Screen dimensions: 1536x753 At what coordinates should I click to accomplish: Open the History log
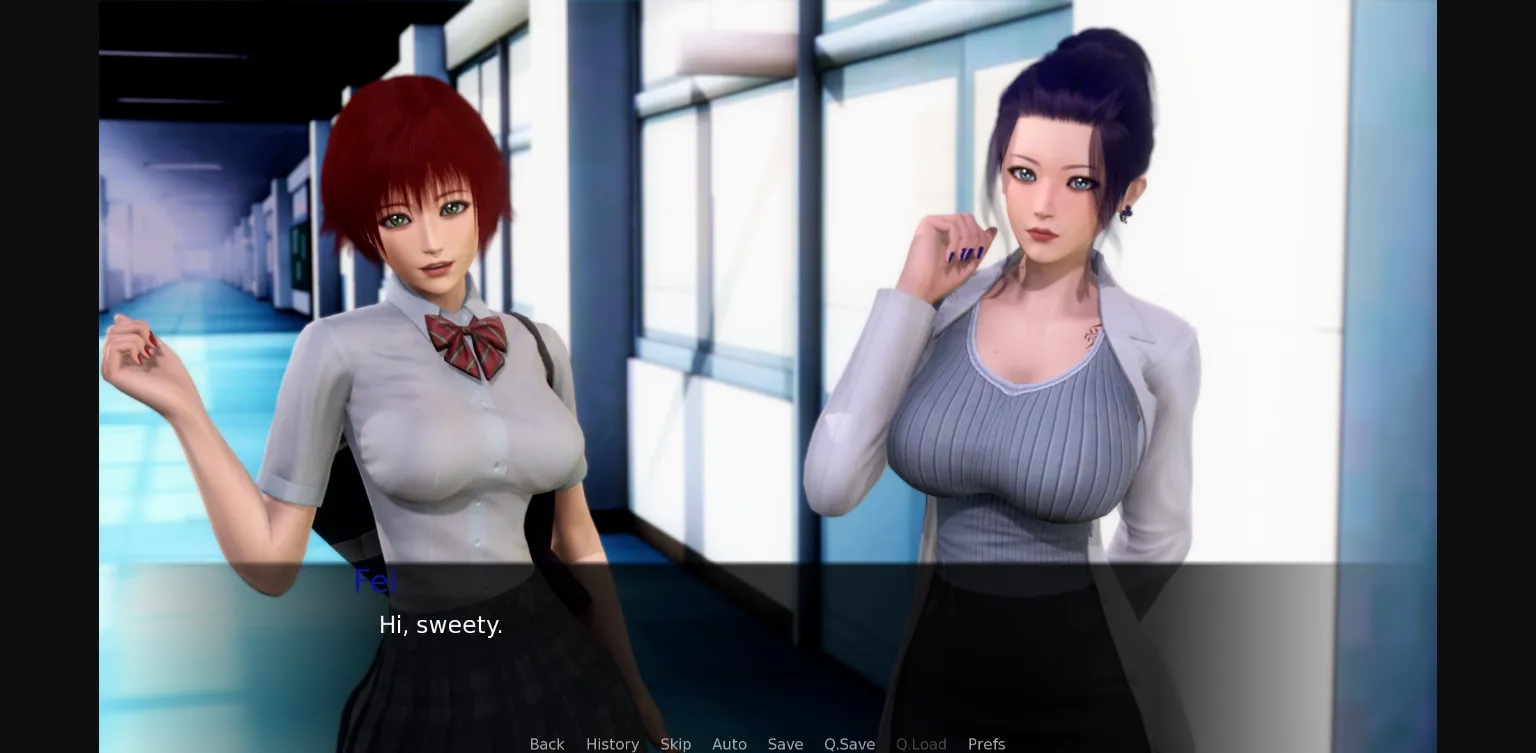(x=612, y=744)
